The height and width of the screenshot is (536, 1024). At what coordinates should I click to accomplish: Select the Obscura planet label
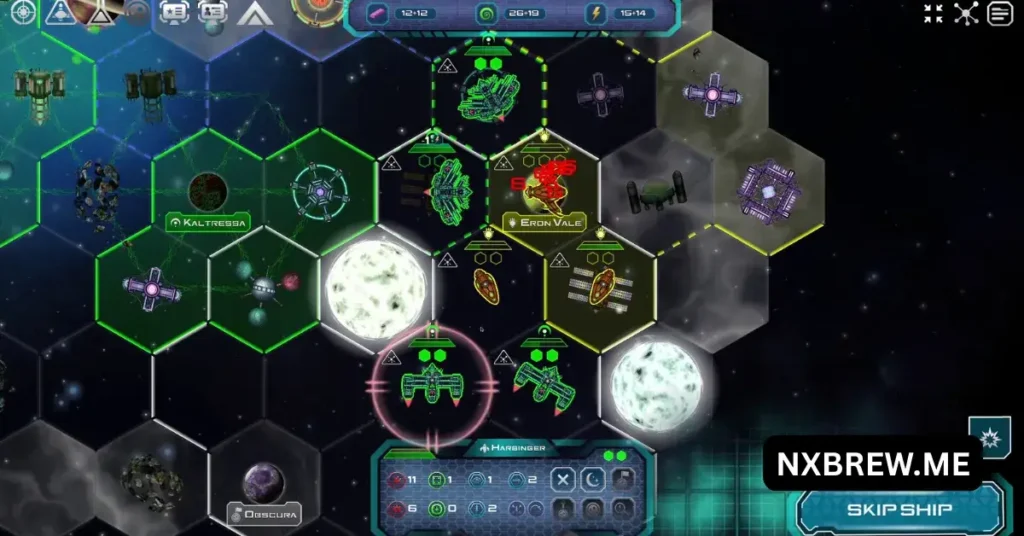pos(264,515)
